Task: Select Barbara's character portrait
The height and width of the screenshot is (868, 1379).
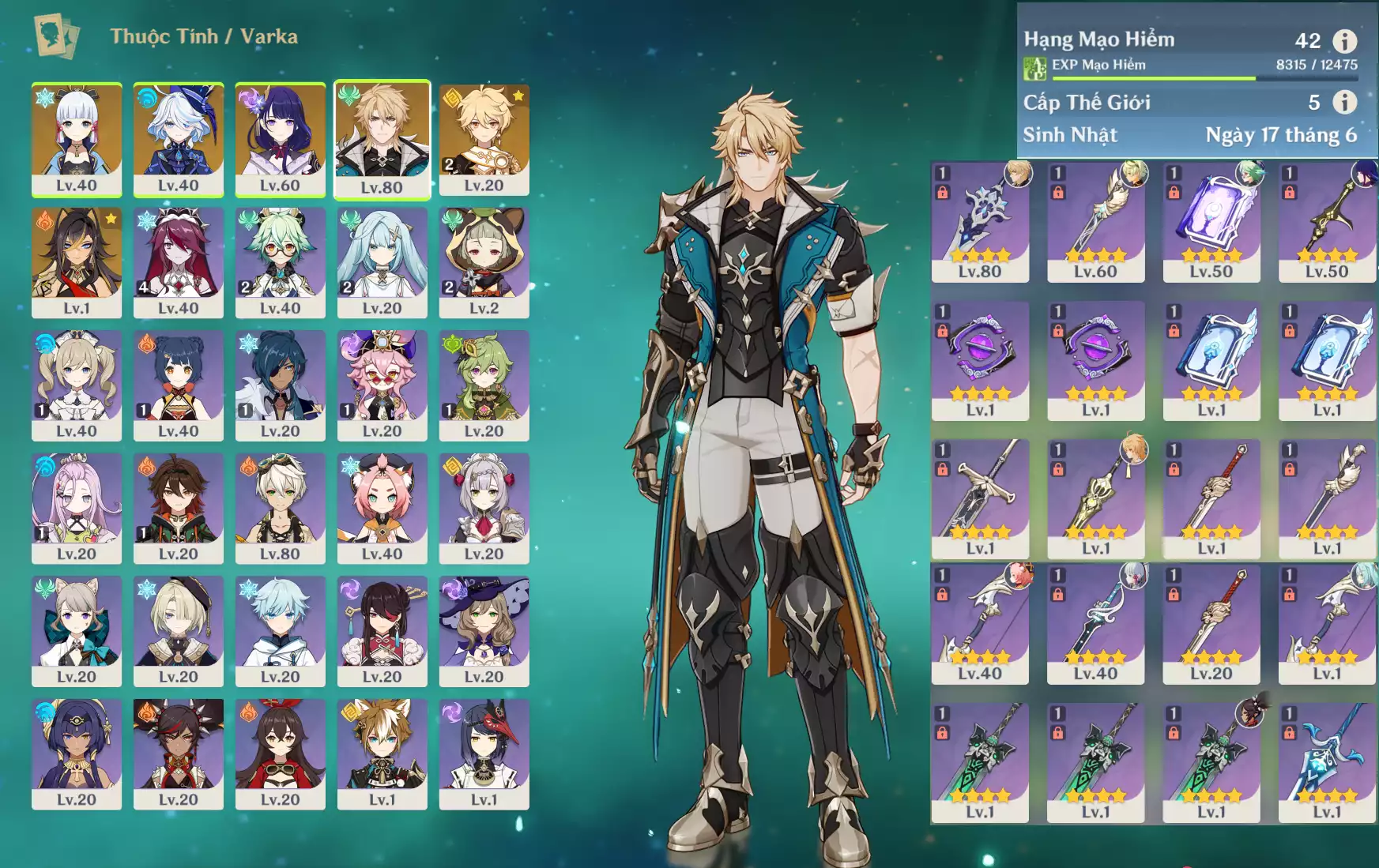Action: [x=77, y=385]
